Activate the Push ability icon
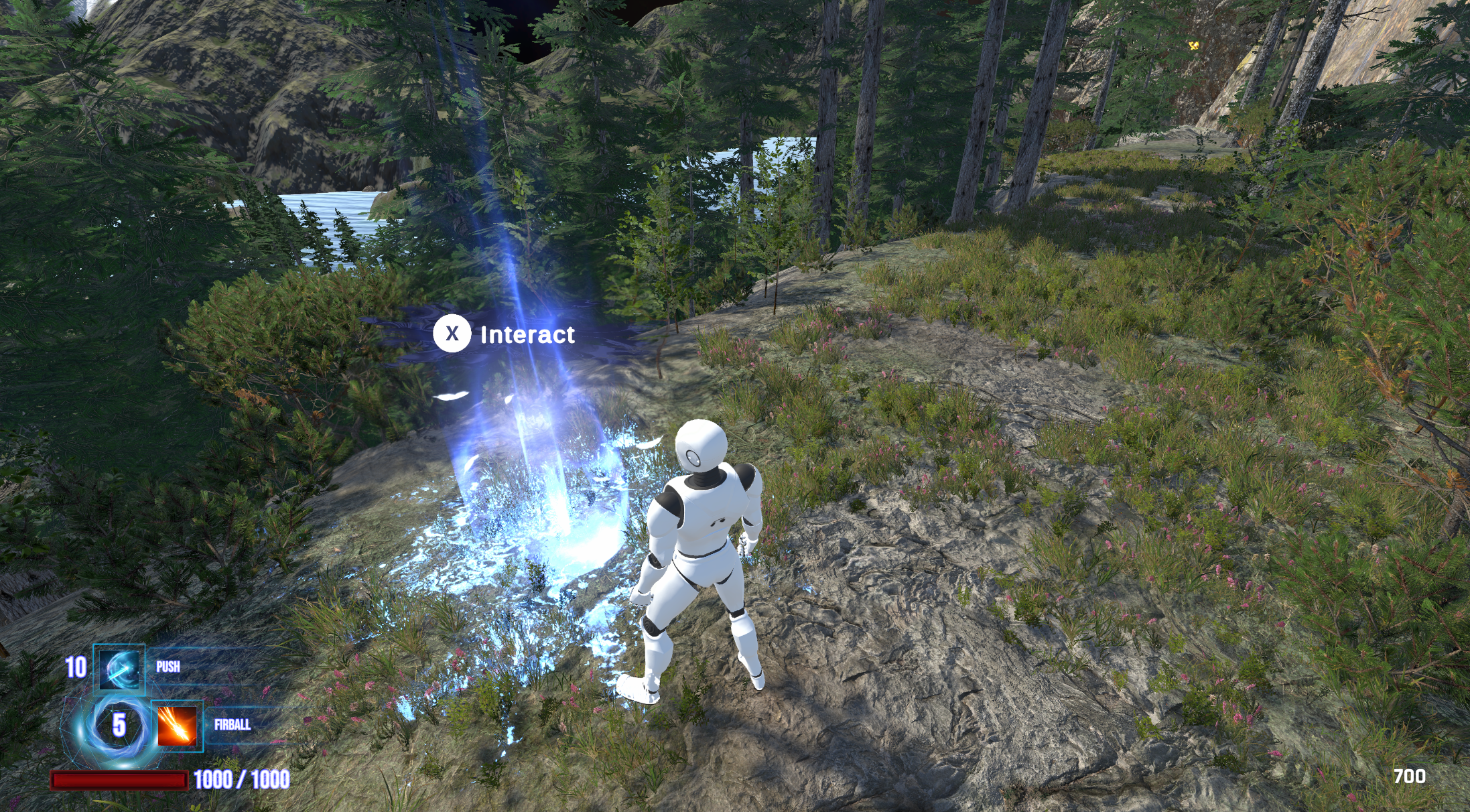Image resolution: width=1470 pixels, height=812 pixels. [119, 668]
